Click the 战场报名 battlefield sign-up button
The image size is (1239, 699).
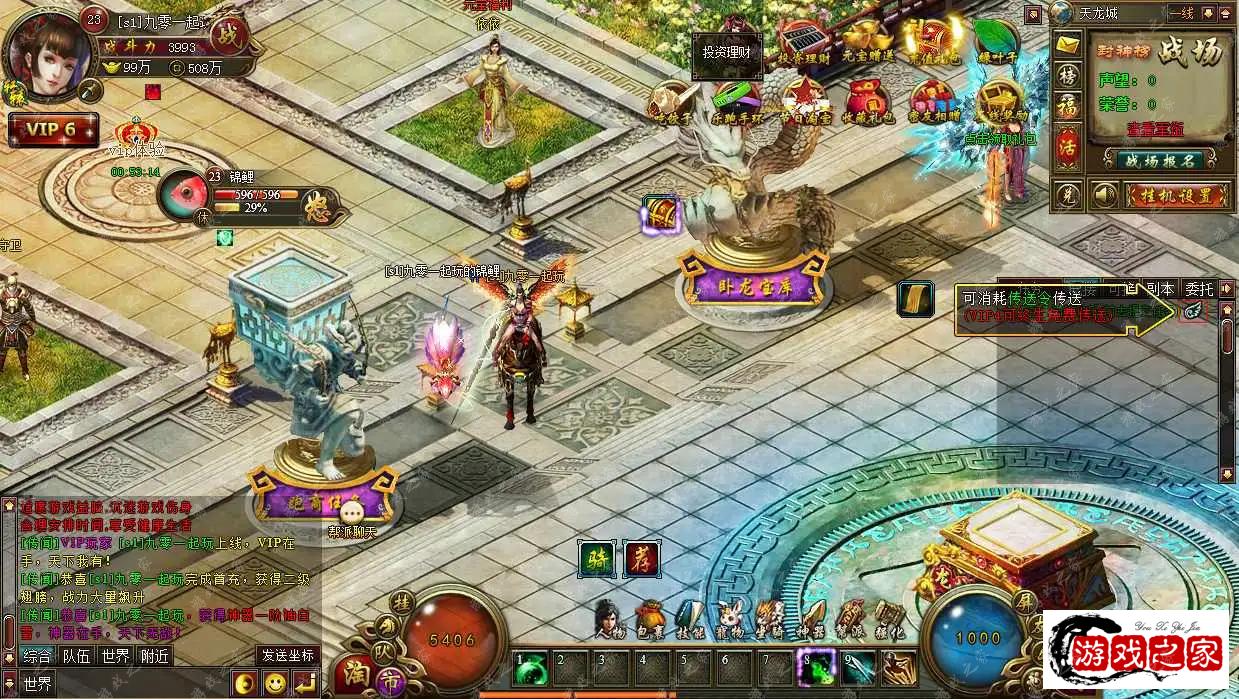(1160, 159)
